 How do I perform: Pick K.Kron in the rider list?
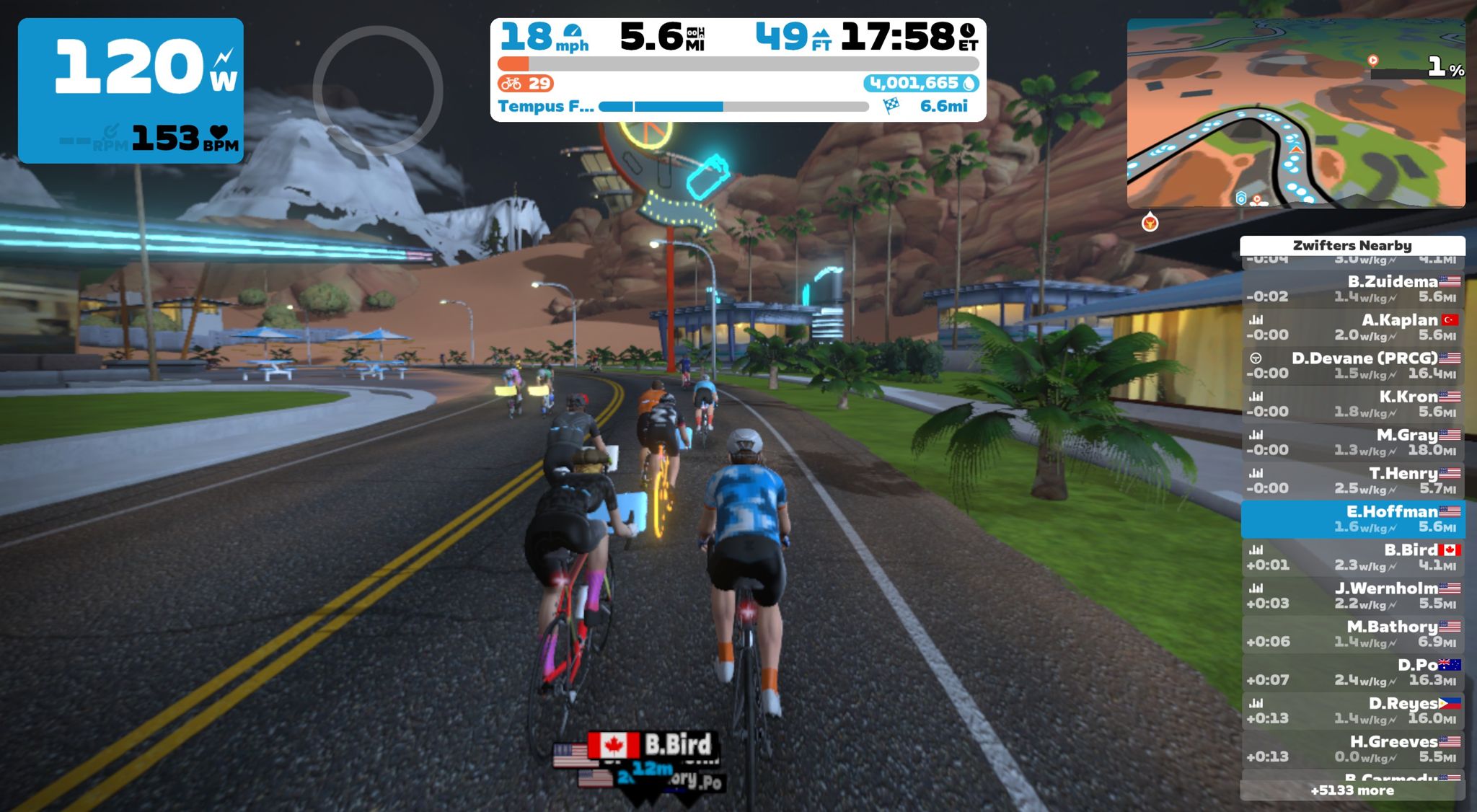click(1352, 404)
